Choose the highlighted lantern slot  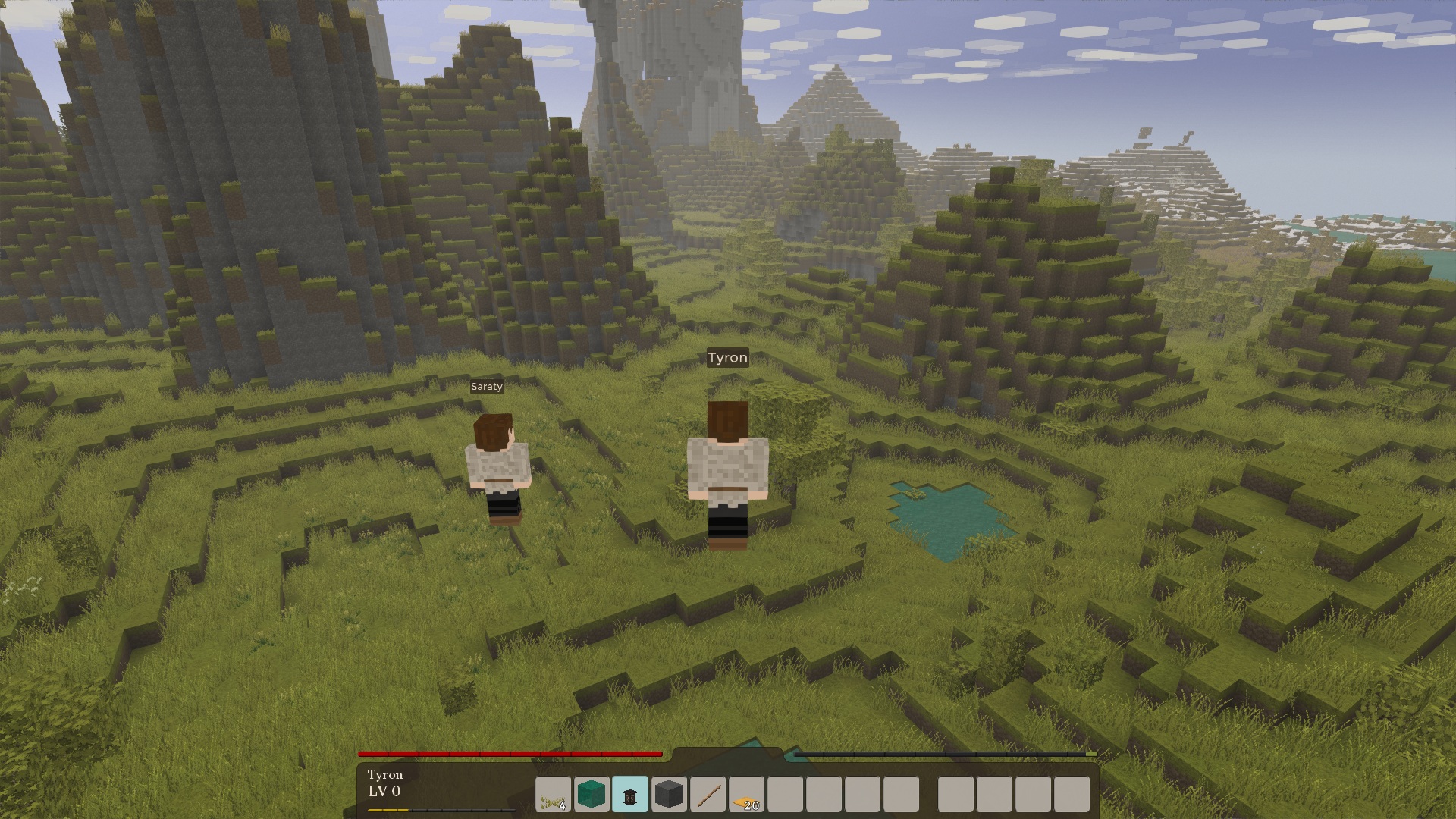630,795
